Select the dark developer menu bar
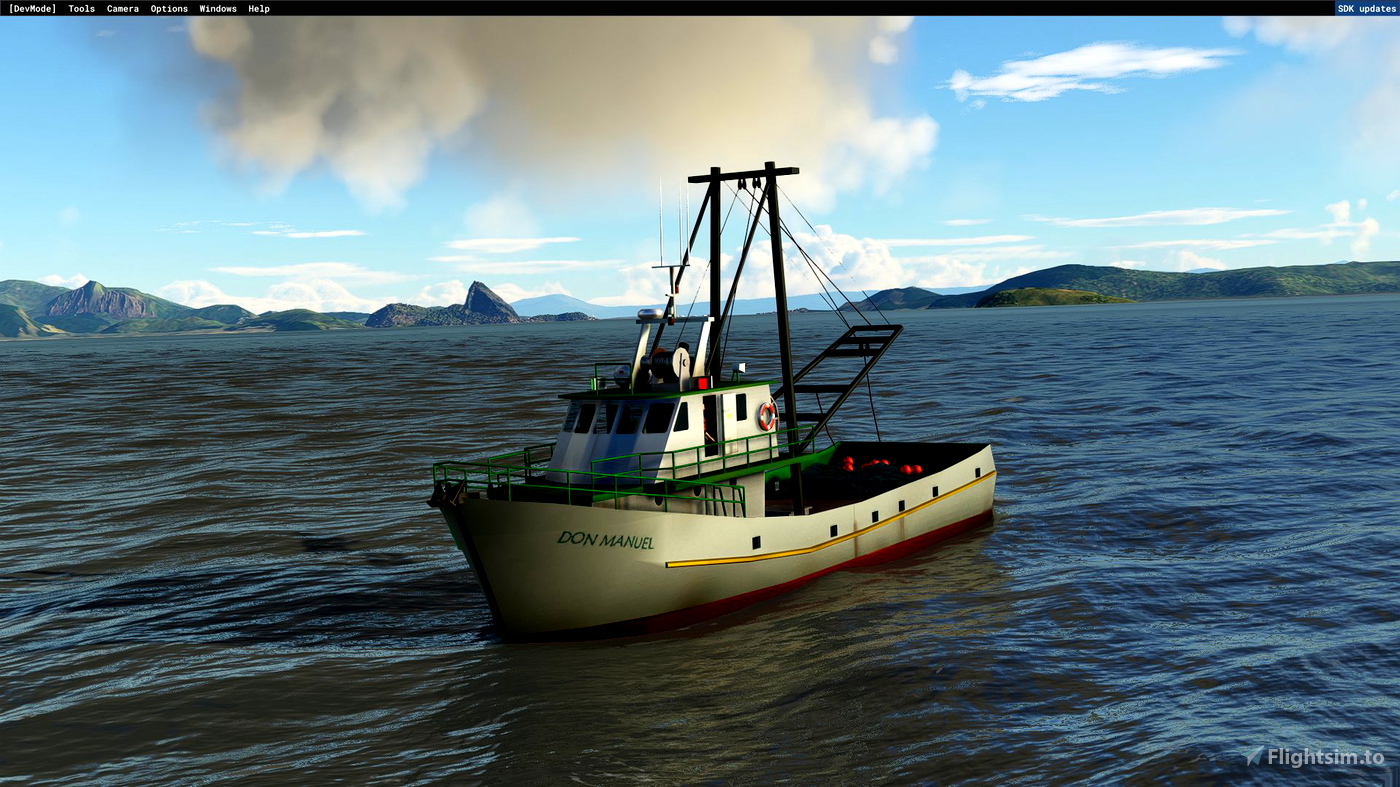 tap(660, 8)
